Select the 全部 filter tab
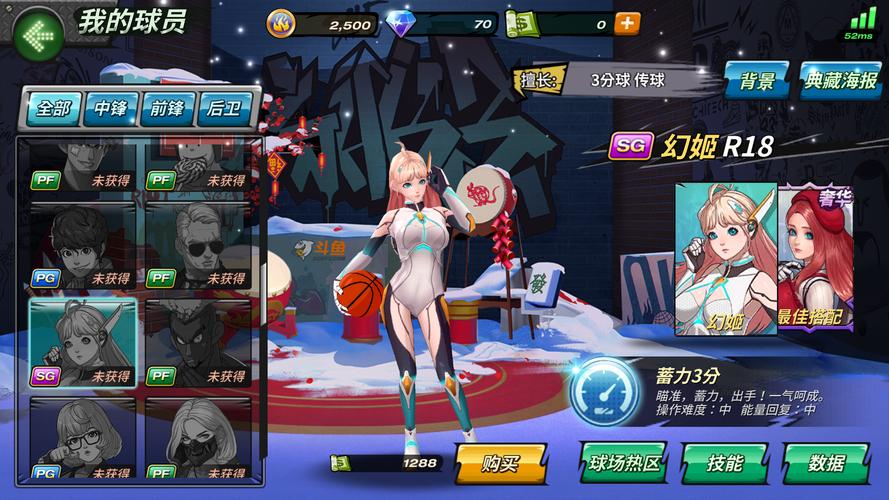The width and height of the screenshot is (889, 500). tap(54, 108)
